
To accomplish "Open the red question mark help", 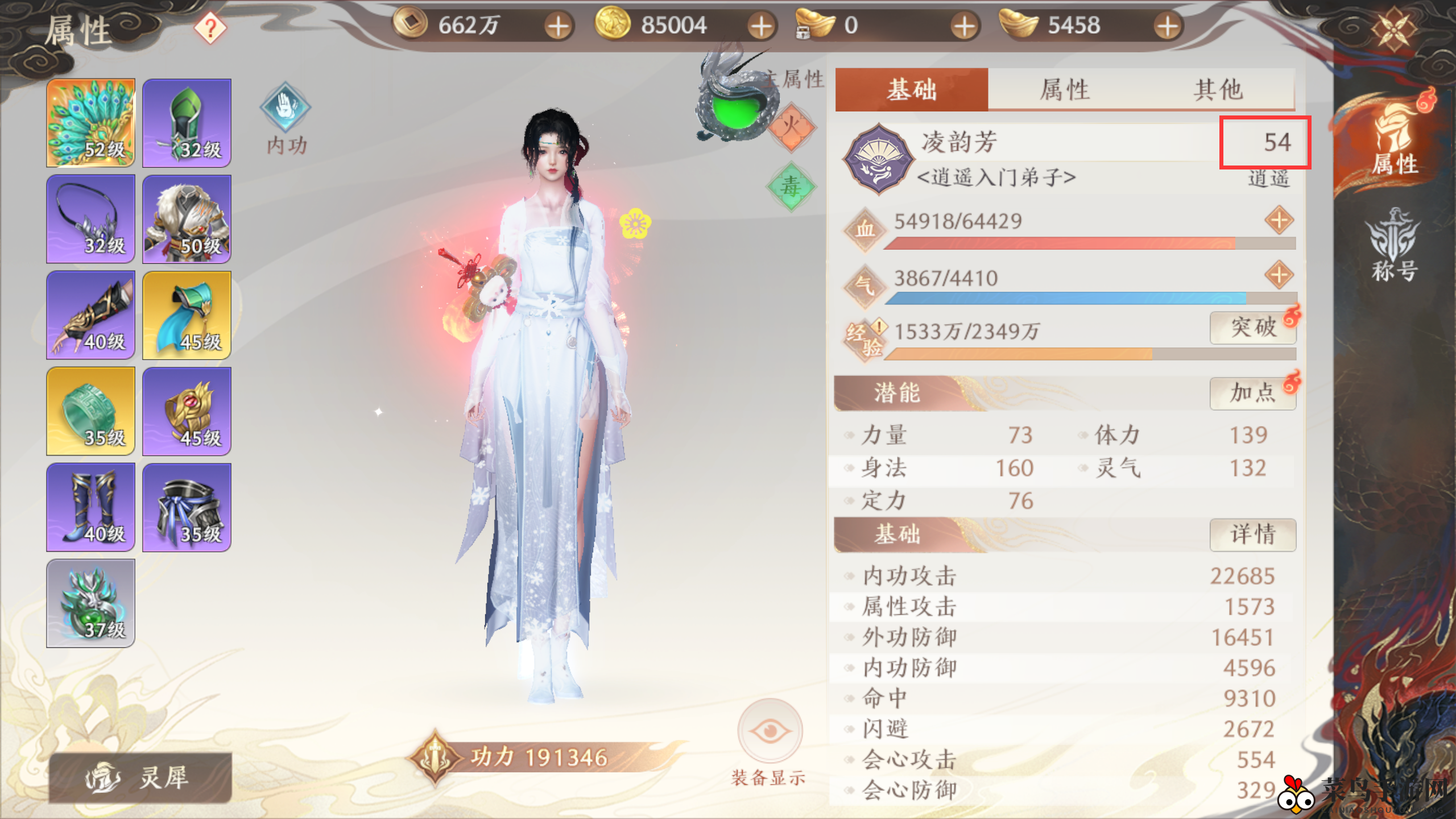I will point(210,28).
